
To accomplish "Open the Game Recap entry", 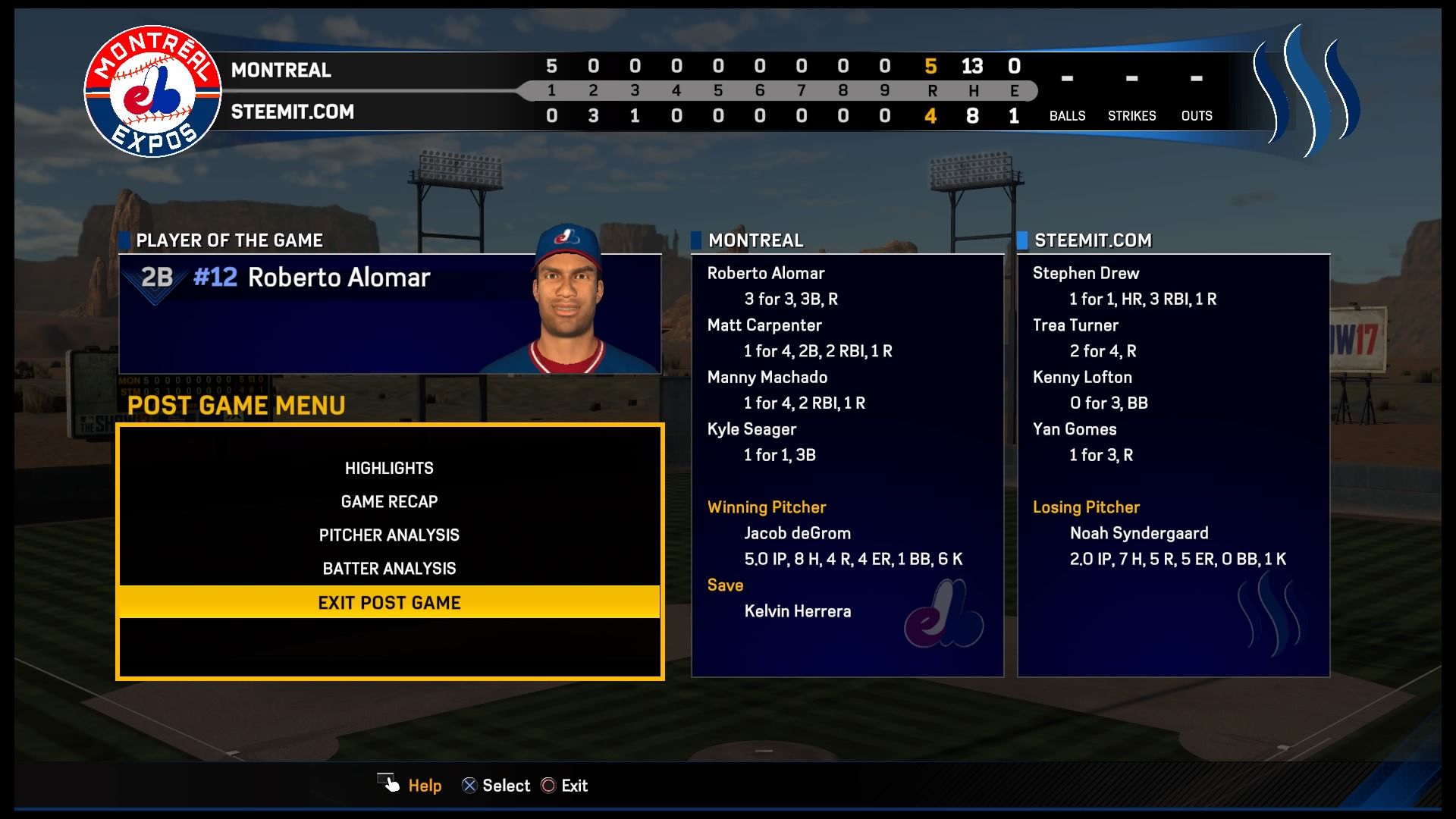I will click(x=389, y=501).
